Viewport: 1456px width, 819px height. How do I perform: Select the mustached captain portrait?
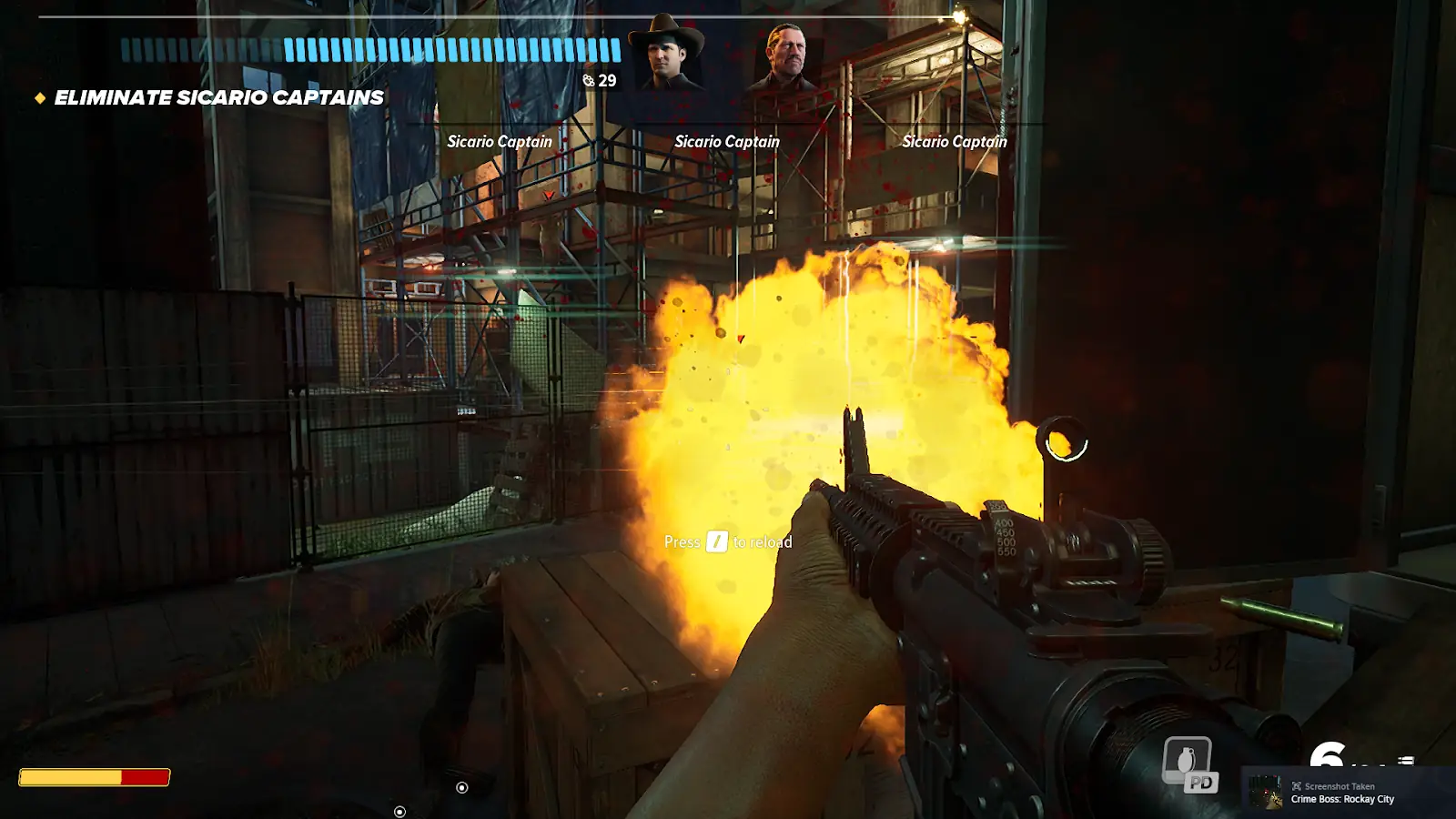[x=784, y=56]
